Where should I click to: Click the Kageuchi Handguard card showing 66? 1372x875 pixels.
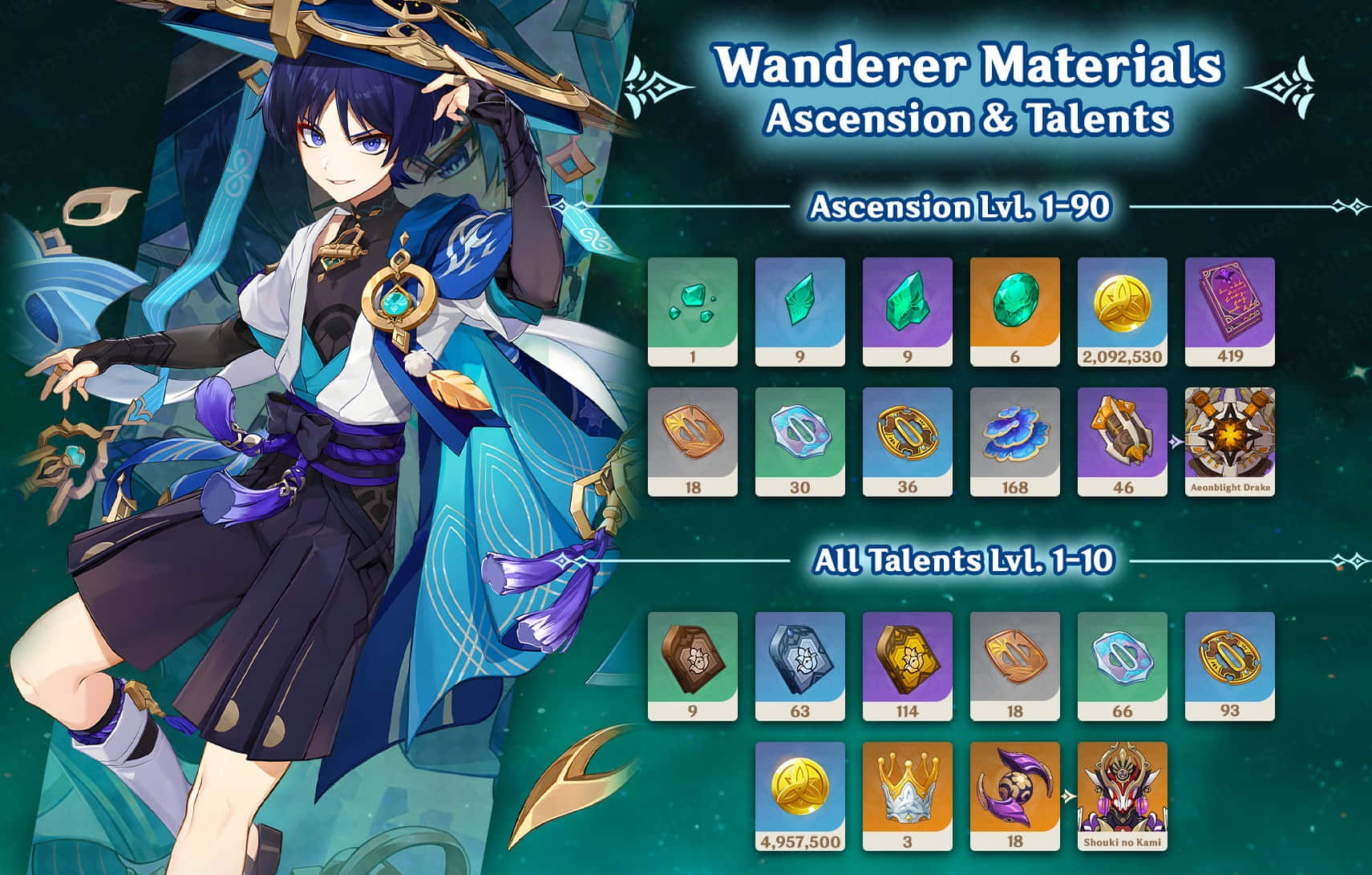click(x=1122, y=666)
